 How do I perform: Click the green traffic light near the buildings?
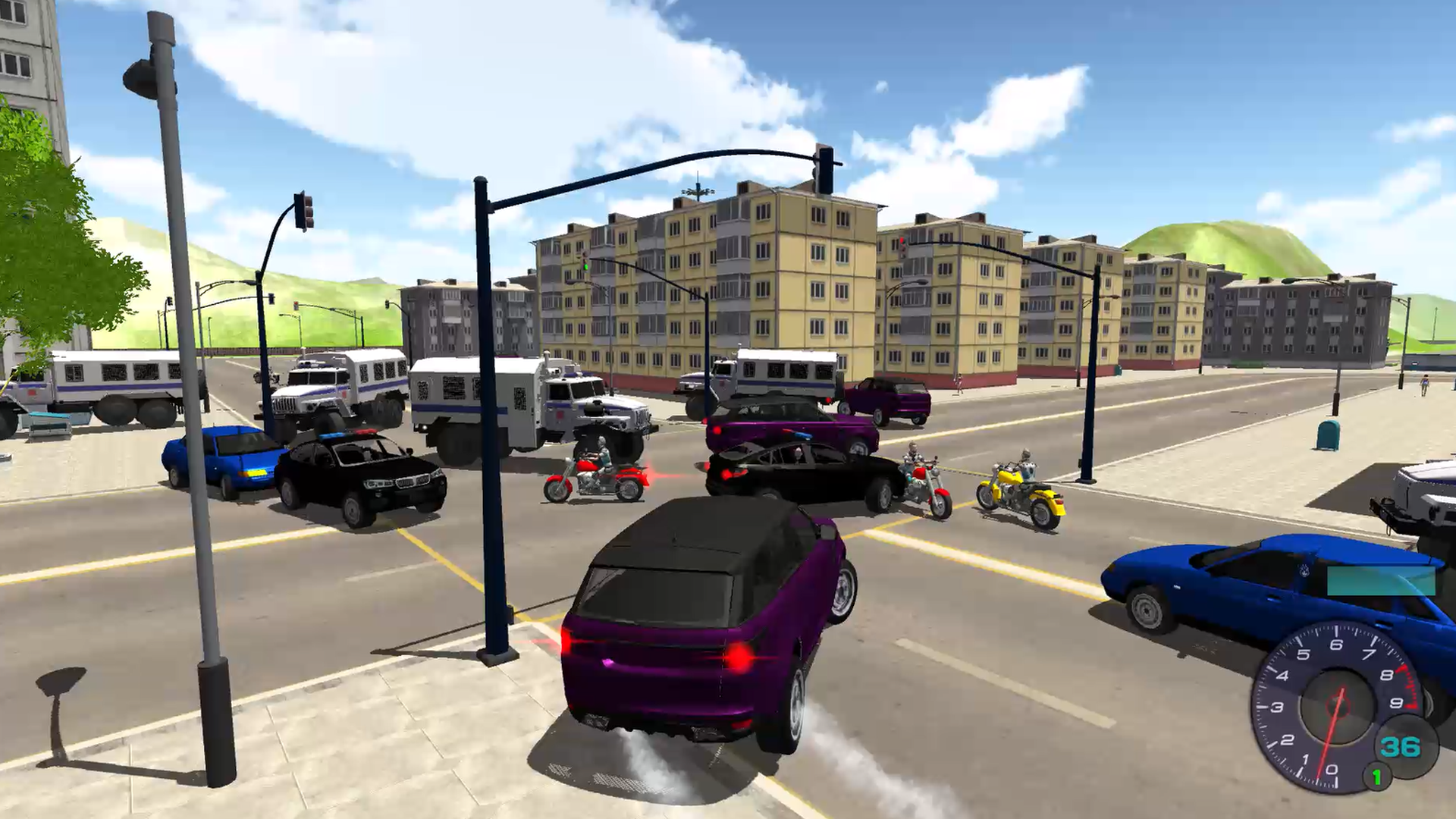click(x=585, y=267)
